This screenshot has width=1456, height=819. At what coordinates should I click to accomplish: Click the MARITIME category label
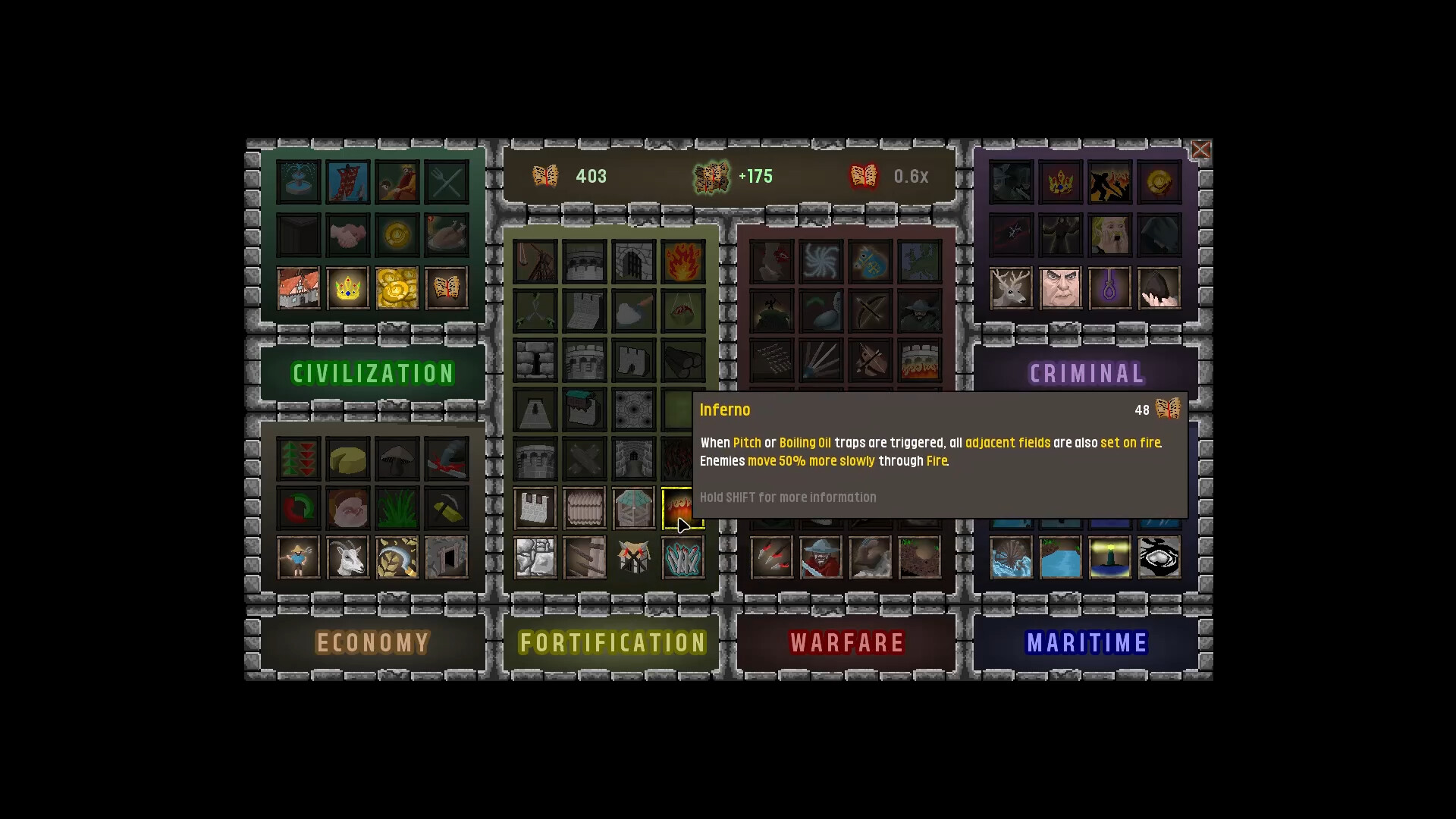(1087, 642)
